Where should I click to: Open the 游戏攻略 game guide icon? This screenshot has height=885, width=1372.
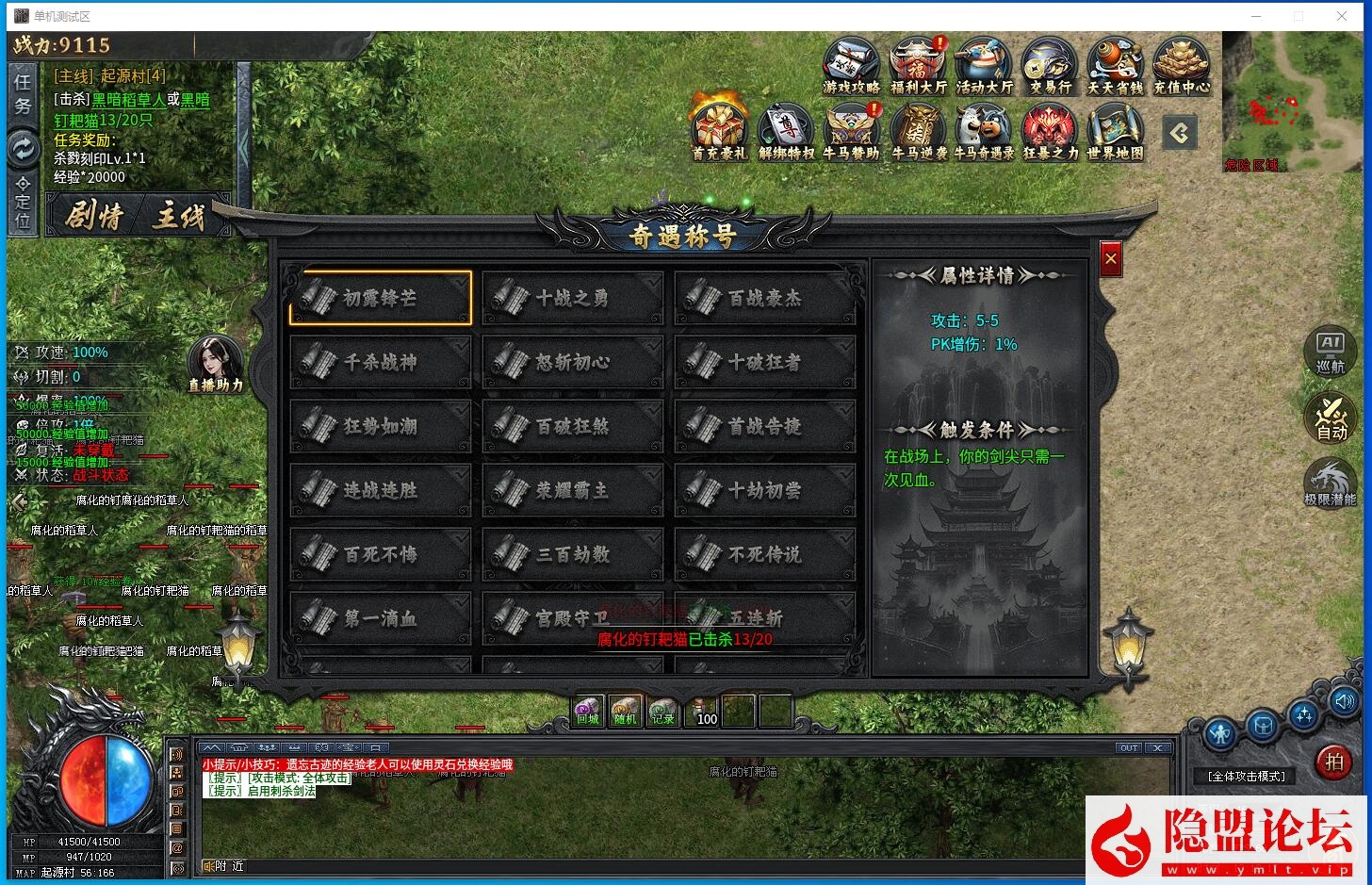(x=851, y=66)
